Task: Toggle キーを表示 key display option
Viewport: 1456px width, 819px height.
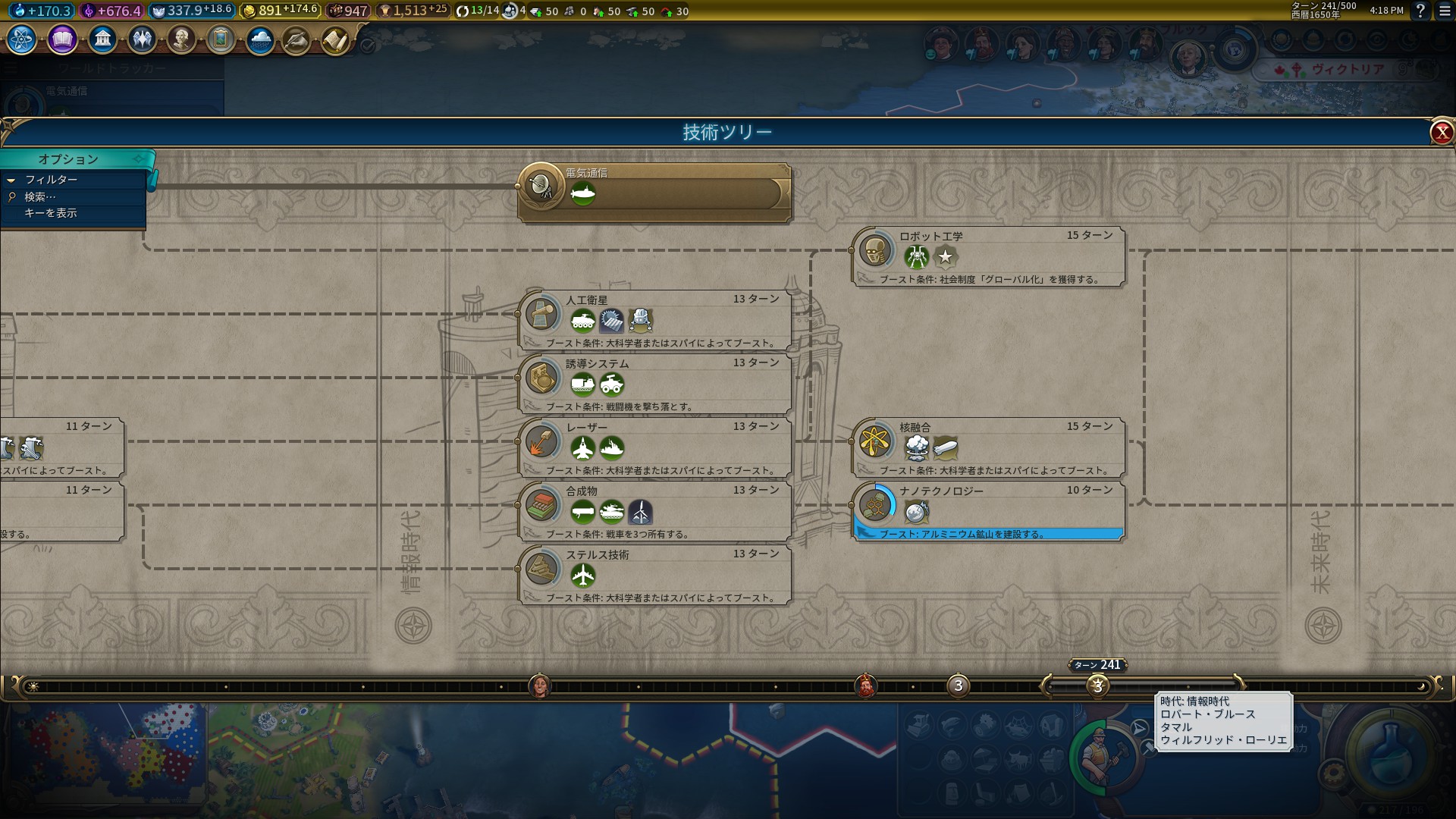Action: click(x=50, y=213)
